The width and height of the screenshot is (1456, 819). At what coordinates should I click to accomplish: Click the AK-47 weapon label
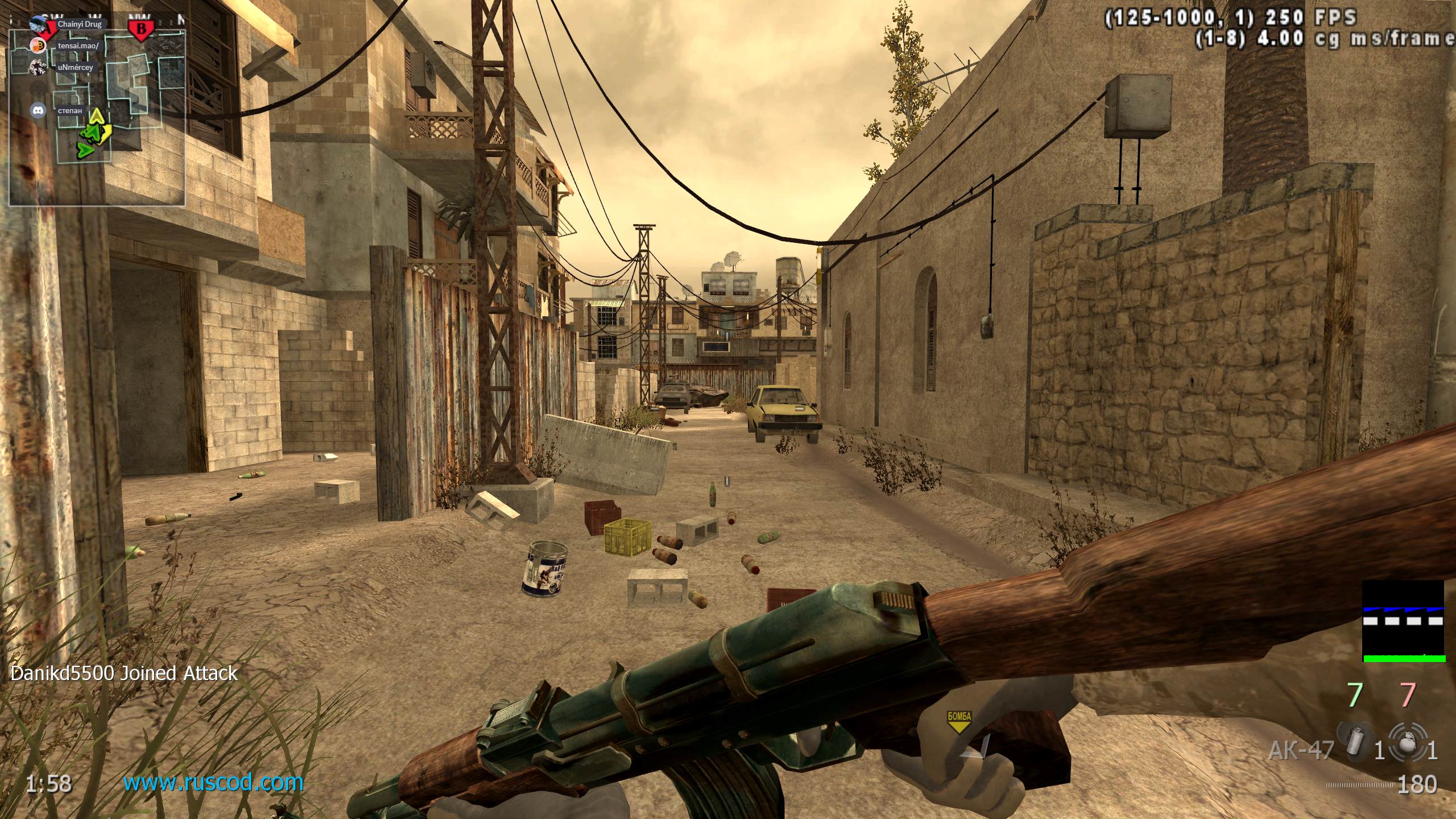[x=1301, y=750]
